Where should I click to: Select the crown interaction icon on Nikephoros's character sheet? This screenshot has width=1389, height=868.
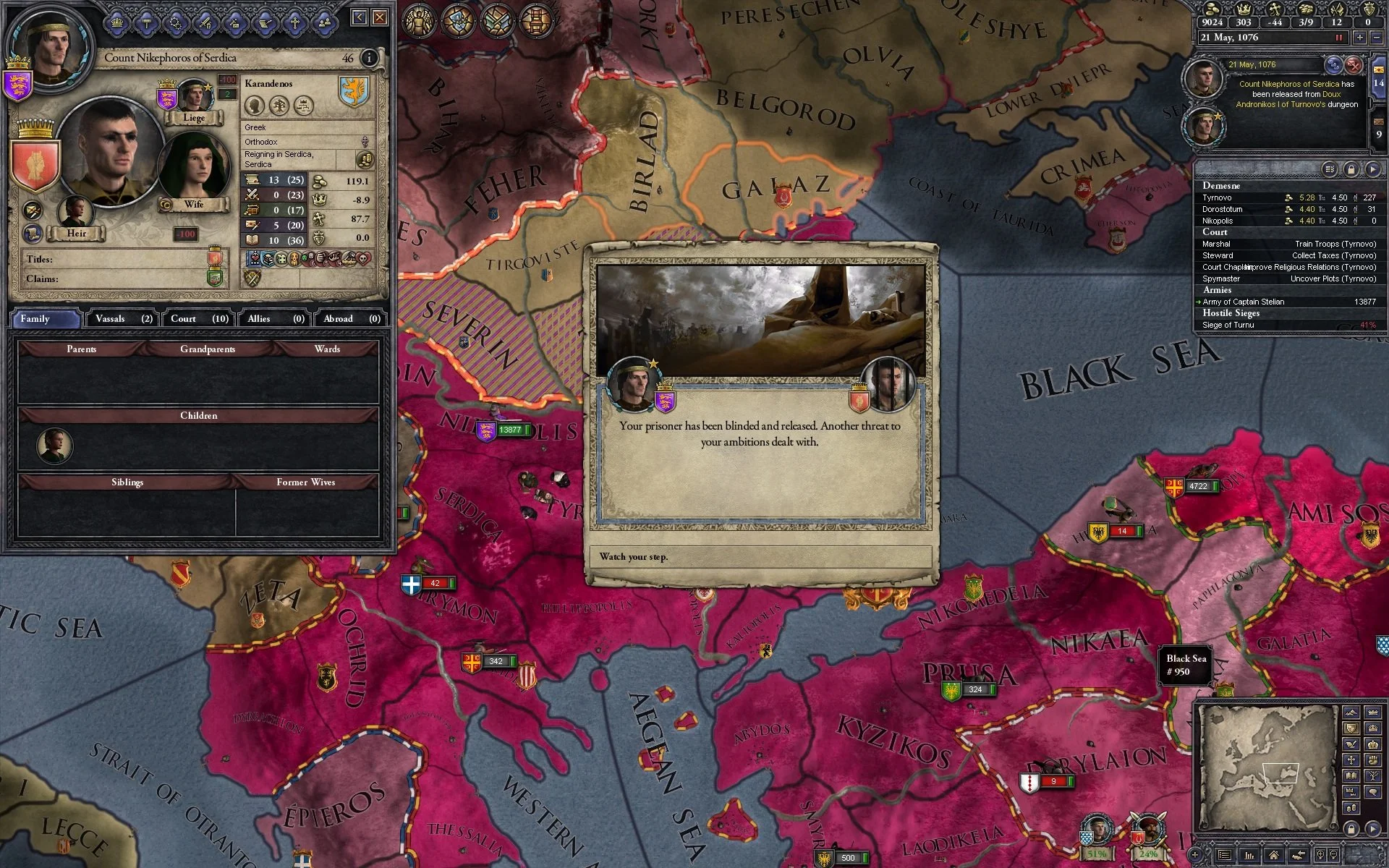pos(118,22)
